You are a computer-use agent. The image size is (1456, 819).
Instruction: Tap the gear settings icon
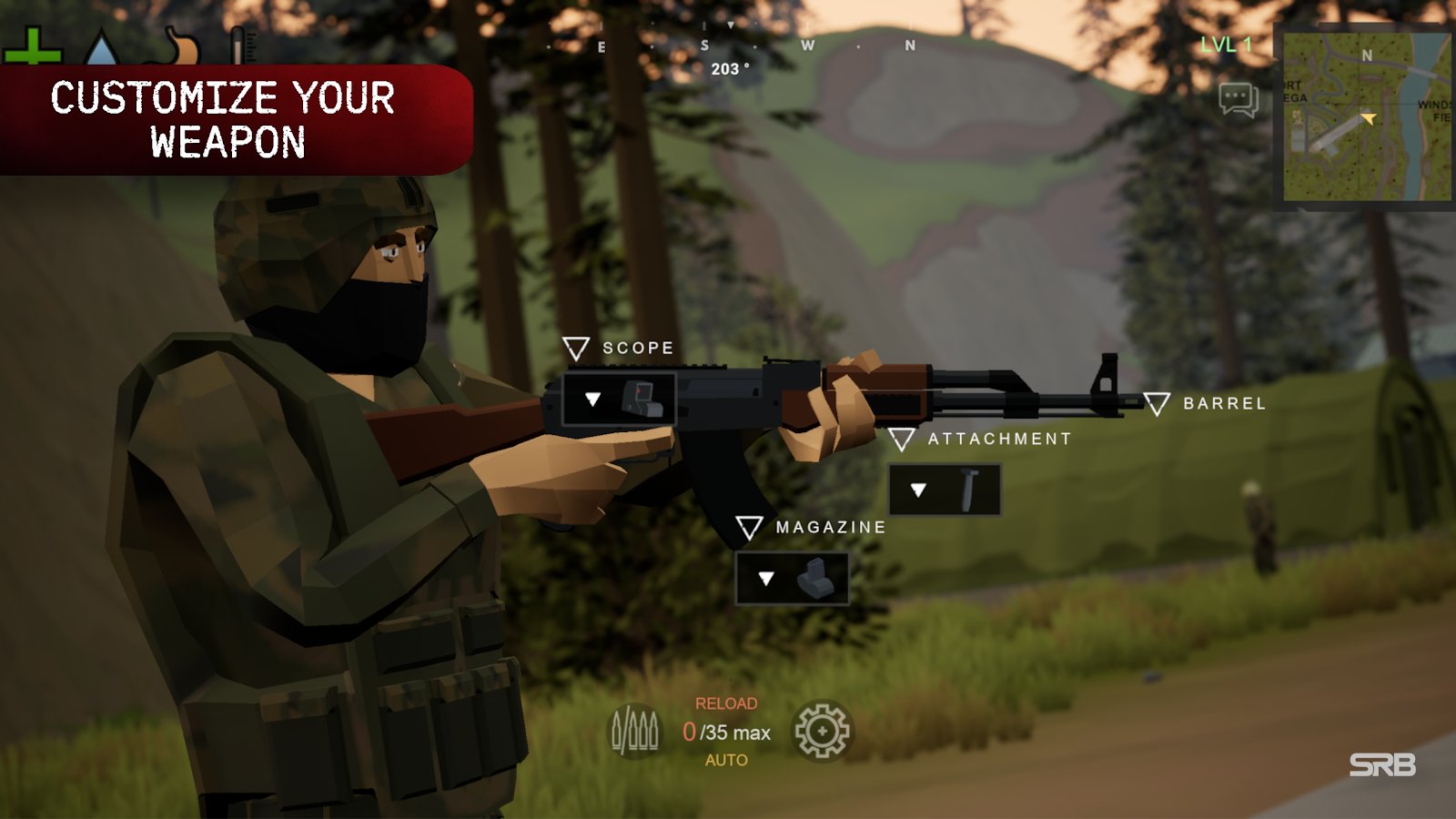tap(822, 731)
